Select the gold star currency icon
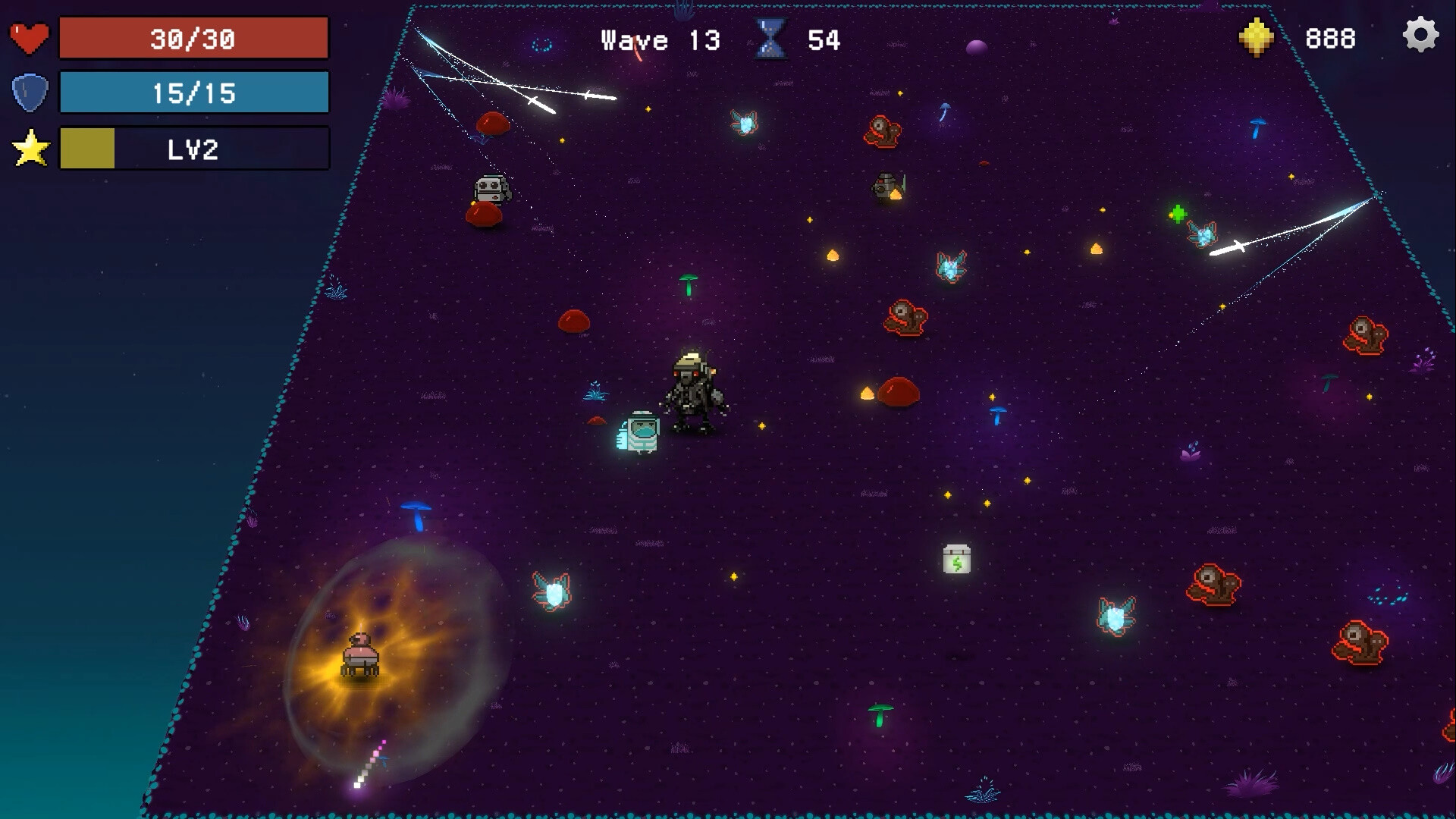The image size is (1456, 819). (x=1255, y=36)
